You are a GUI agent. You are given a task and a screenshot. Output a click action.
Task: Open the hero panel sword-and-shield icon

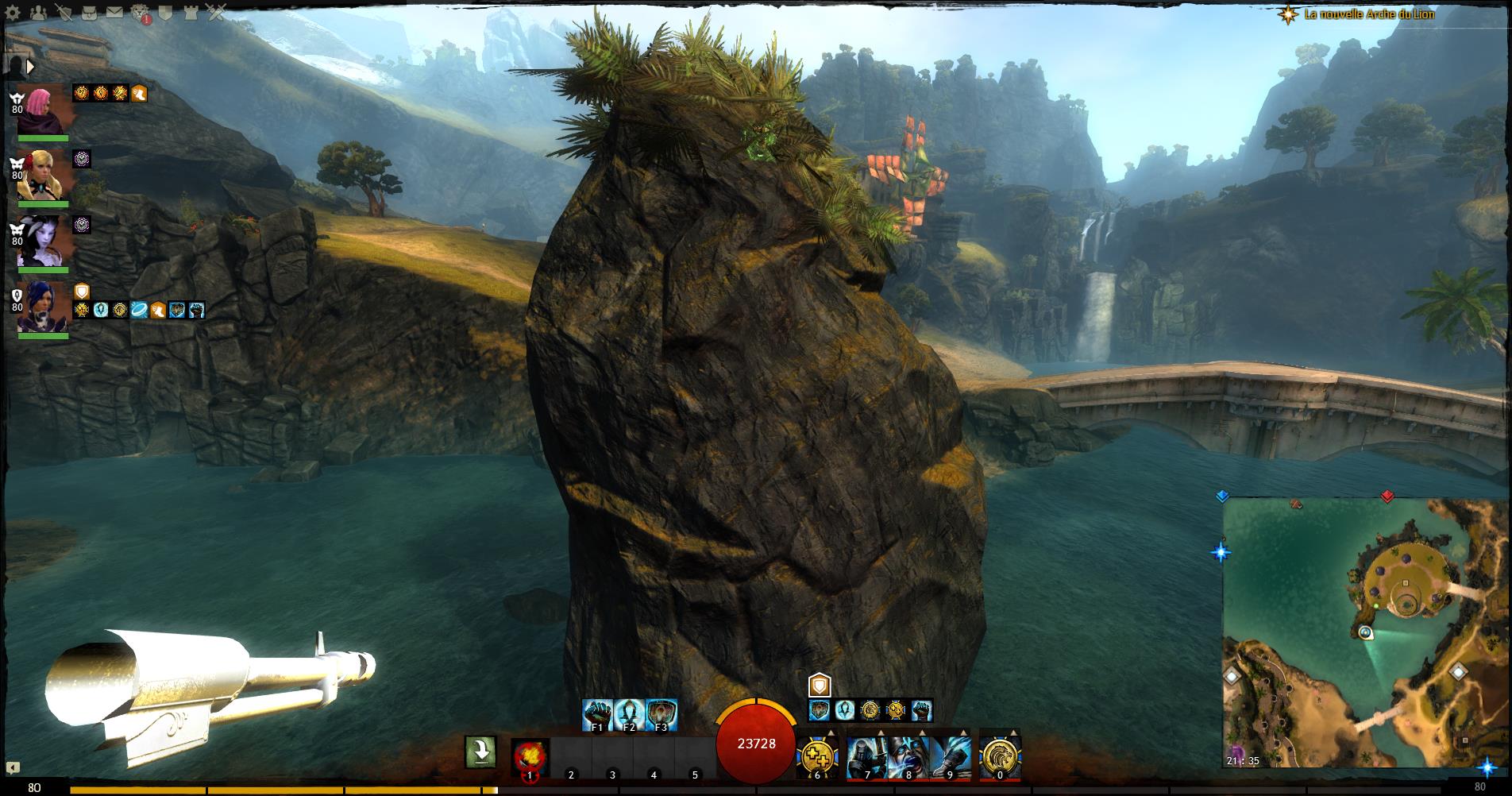tap(64, 13)
